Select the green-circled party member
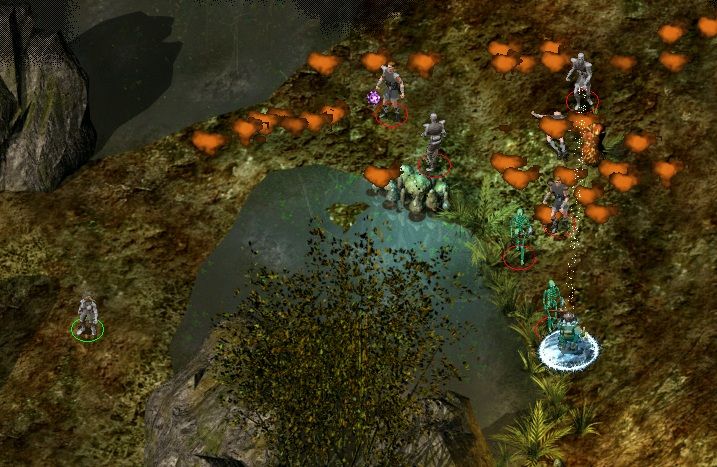 tap(88, 315)
